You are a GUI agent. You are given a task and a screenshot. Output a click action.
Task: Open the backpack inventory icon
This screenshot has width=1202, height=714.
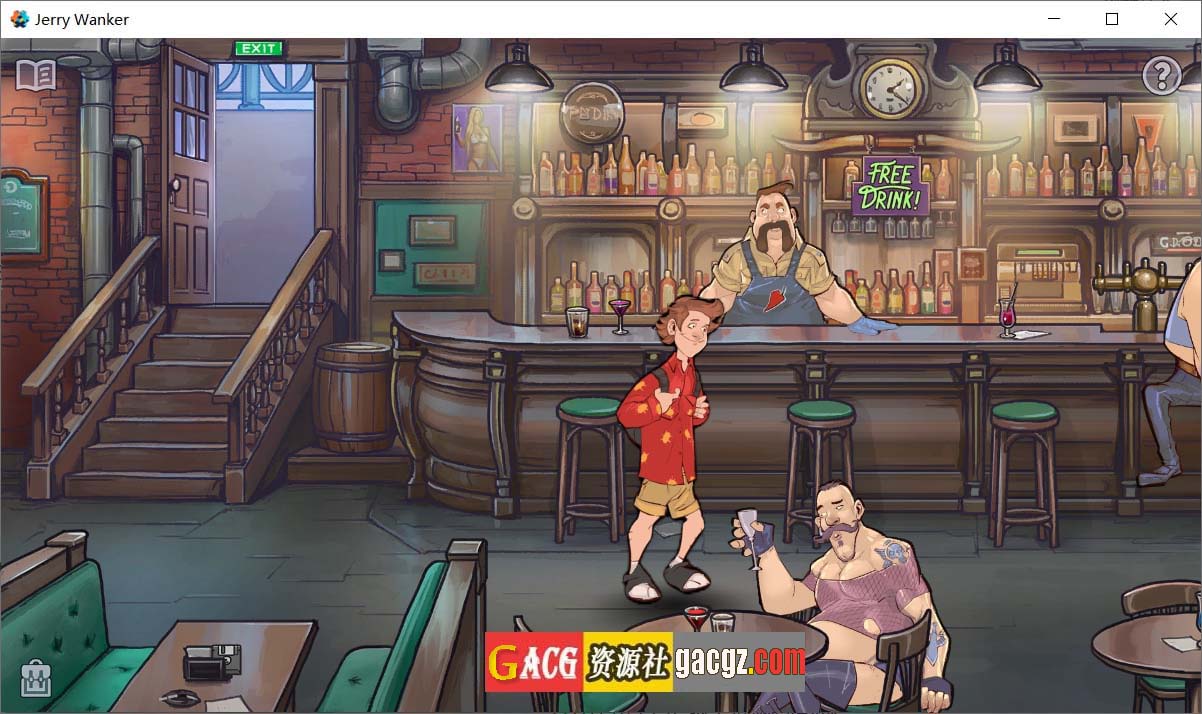point(36,679)
